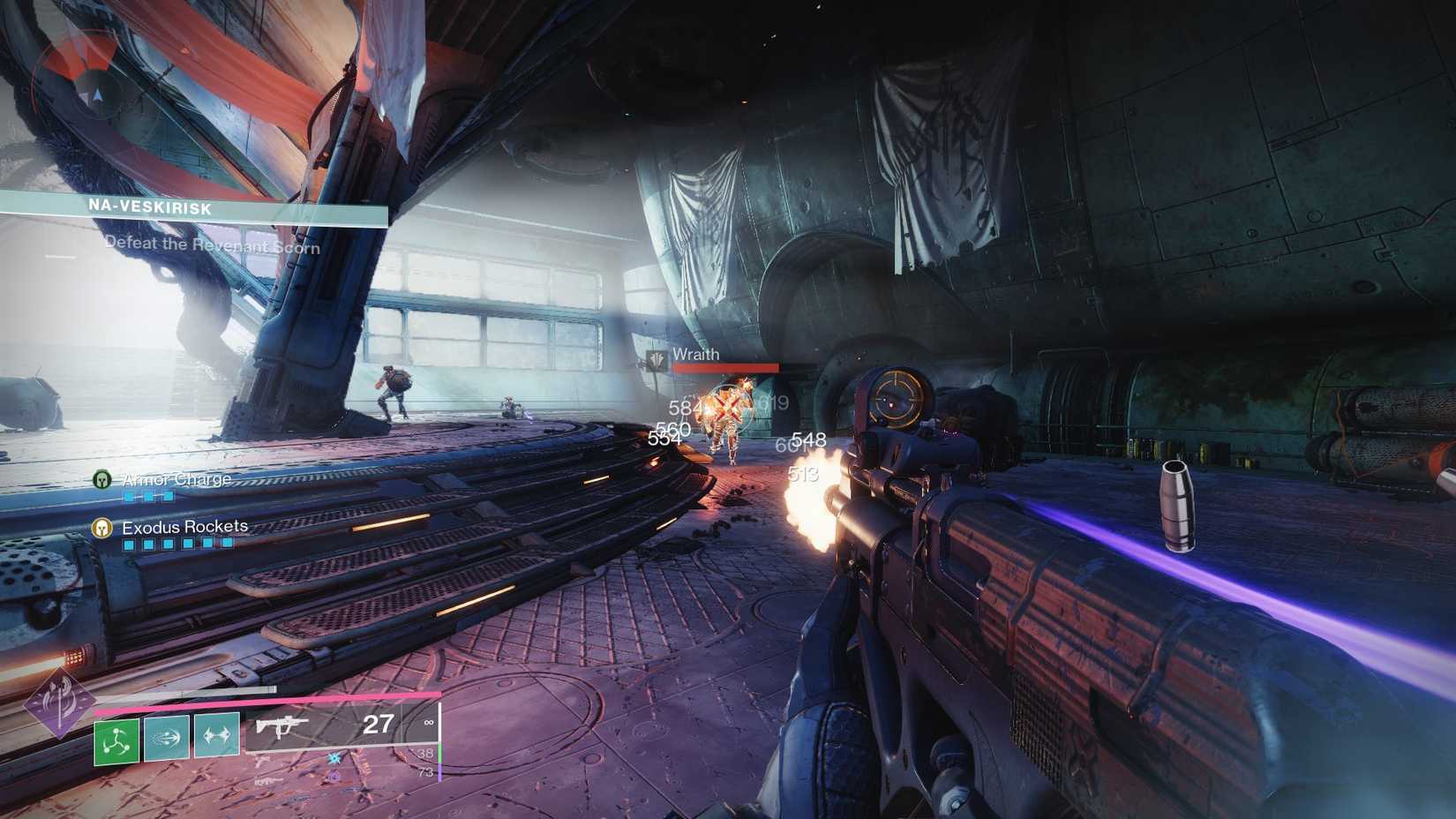Select the melee ability icon beside the grenade

click(167, 738)
